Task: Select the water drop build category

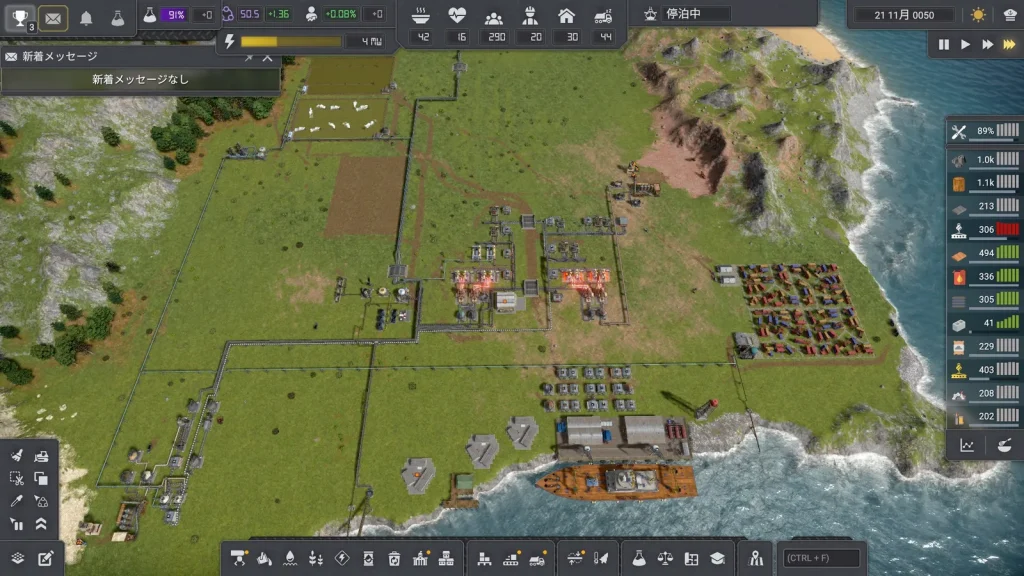Action: click(x=290, y=558)
